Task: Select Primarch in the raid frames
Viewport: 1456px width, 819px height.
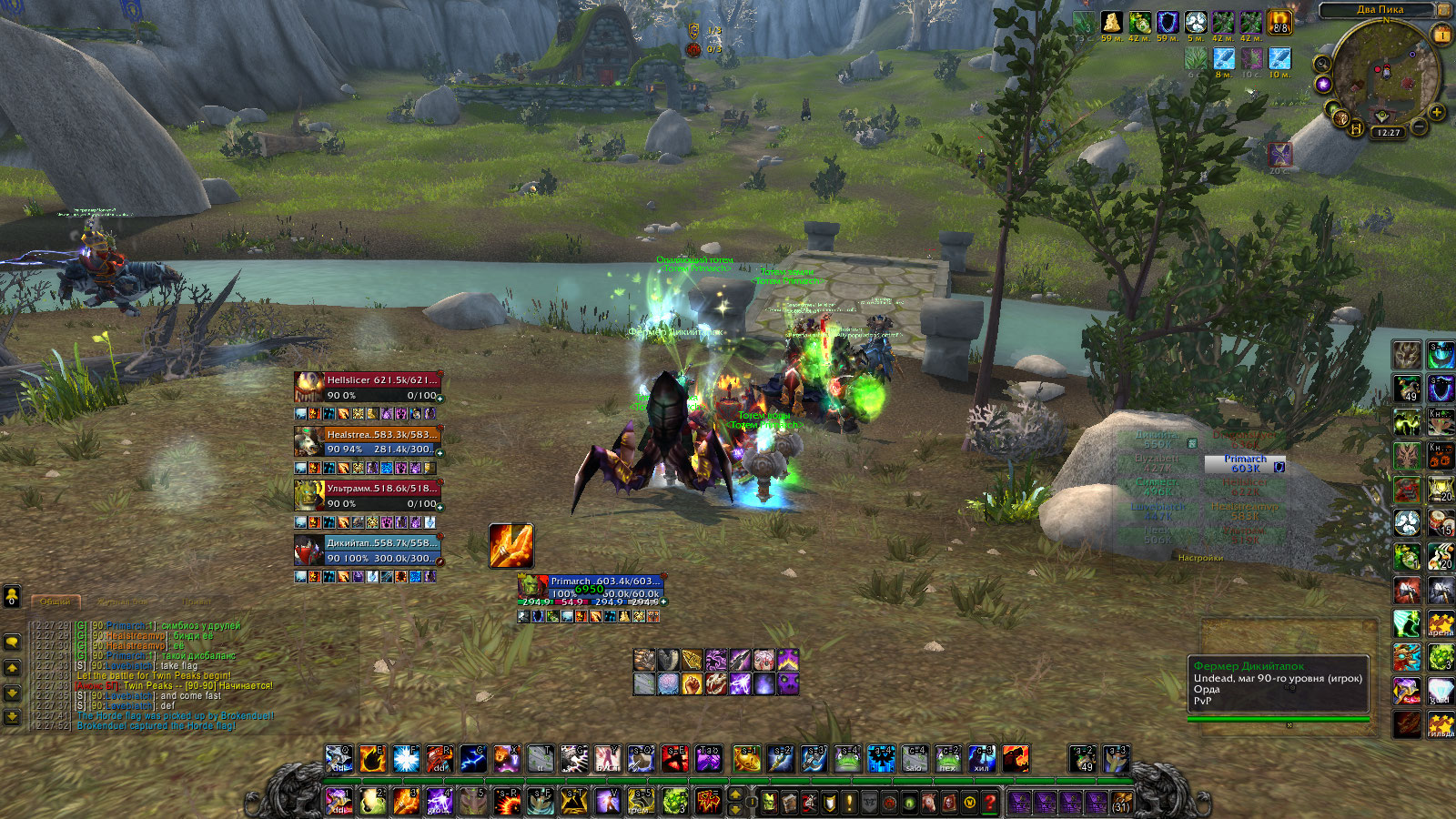Action: (1245, 464)
